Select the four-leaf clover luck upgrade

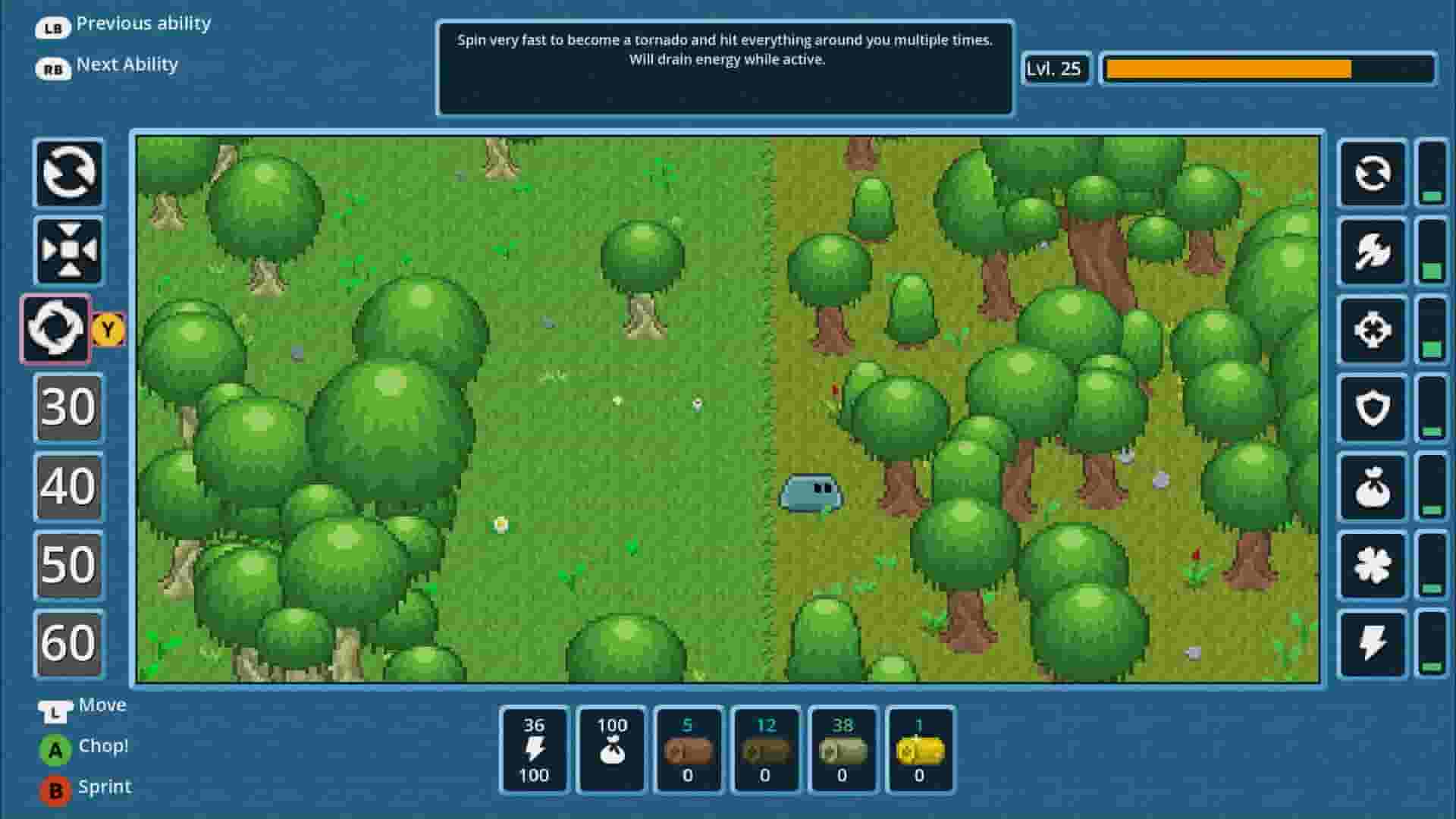click(x=1372, y=563)
